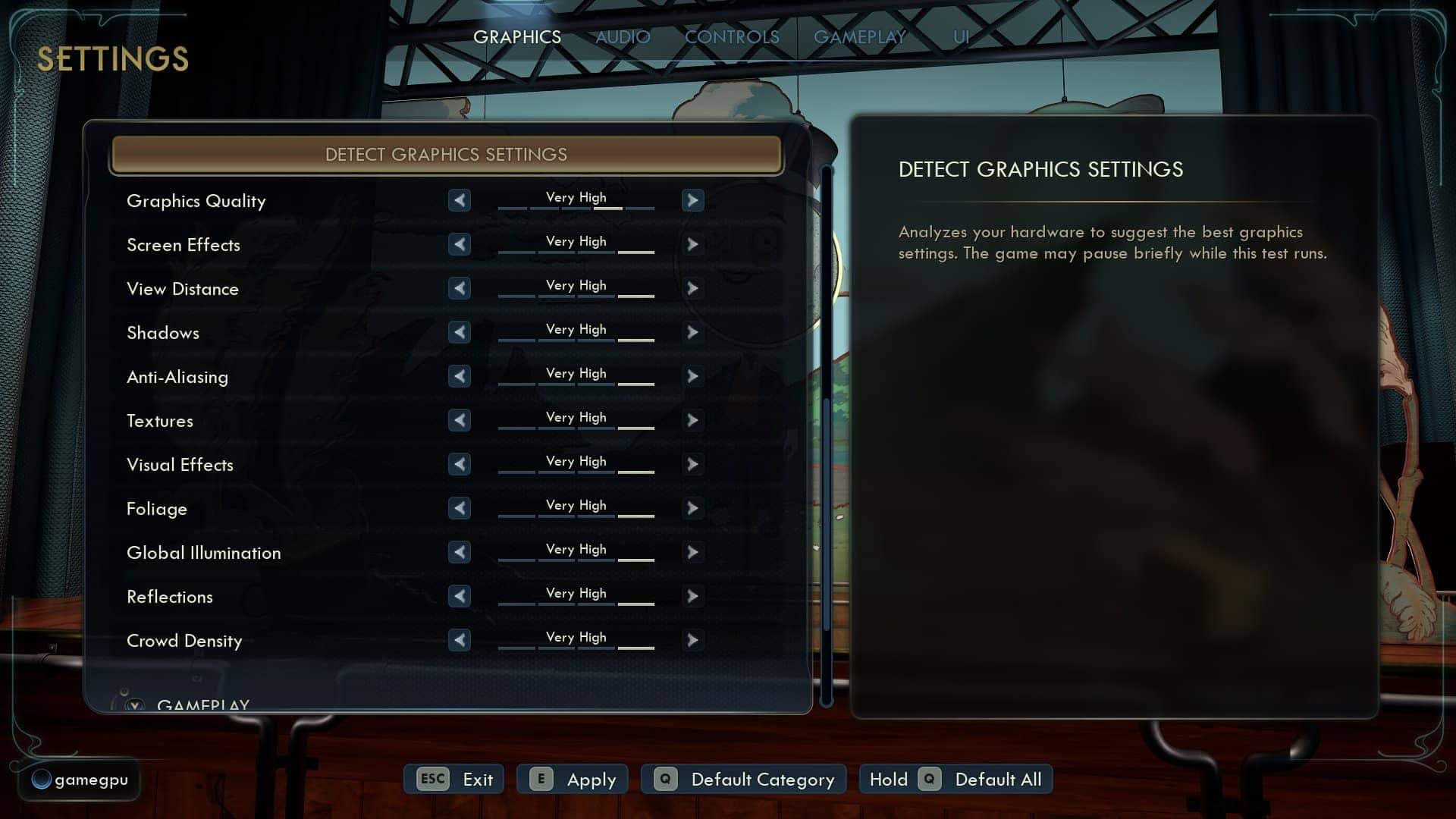Decrease the Screen Effects setting
The image size is (1456, 819).
click(460, 244)
